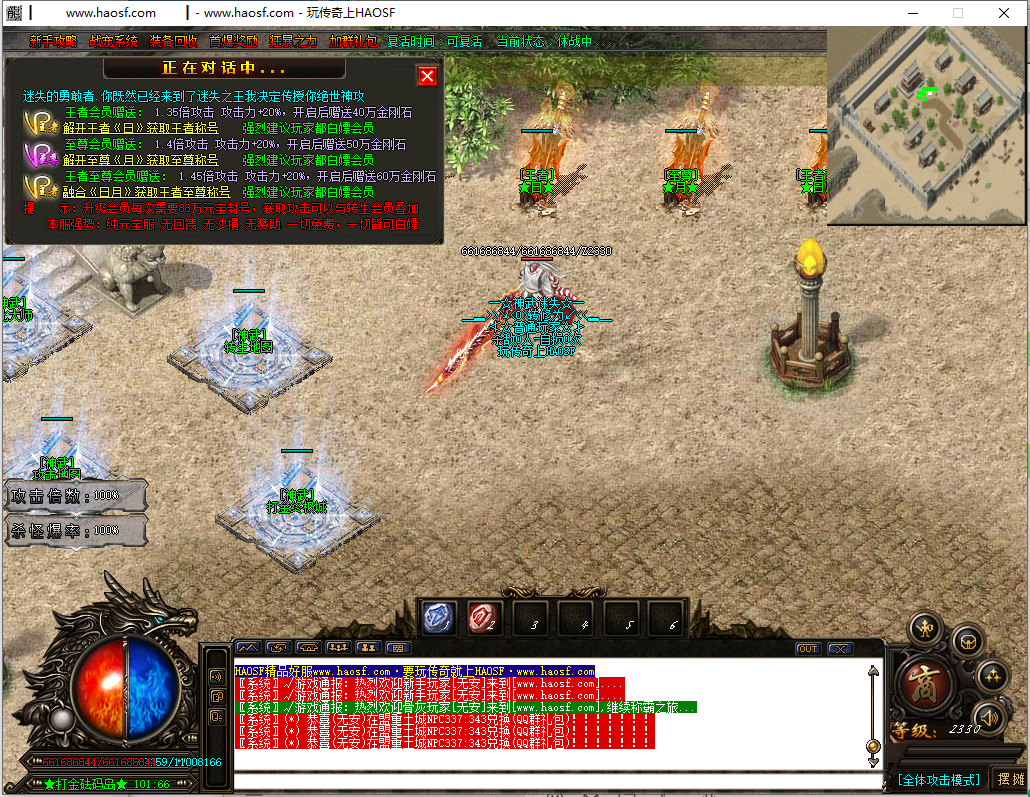Click the OUT button above the chat
The width and height of the screenshot is (1030, 797).
(x=807, y=648)
